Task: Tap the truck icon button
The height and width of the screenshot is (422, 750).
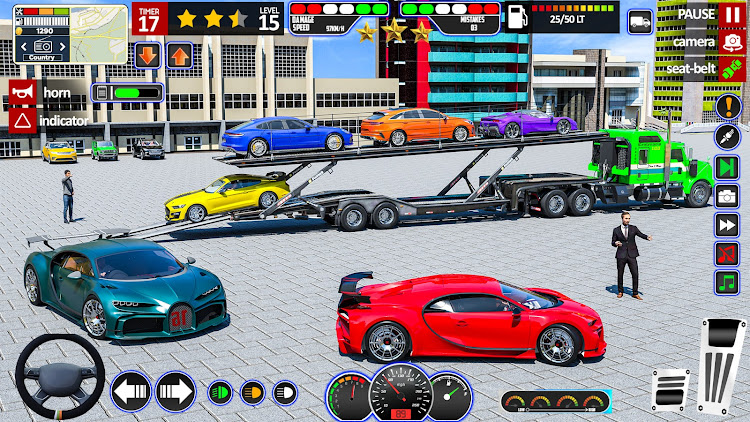Action: tap(640, 21)
